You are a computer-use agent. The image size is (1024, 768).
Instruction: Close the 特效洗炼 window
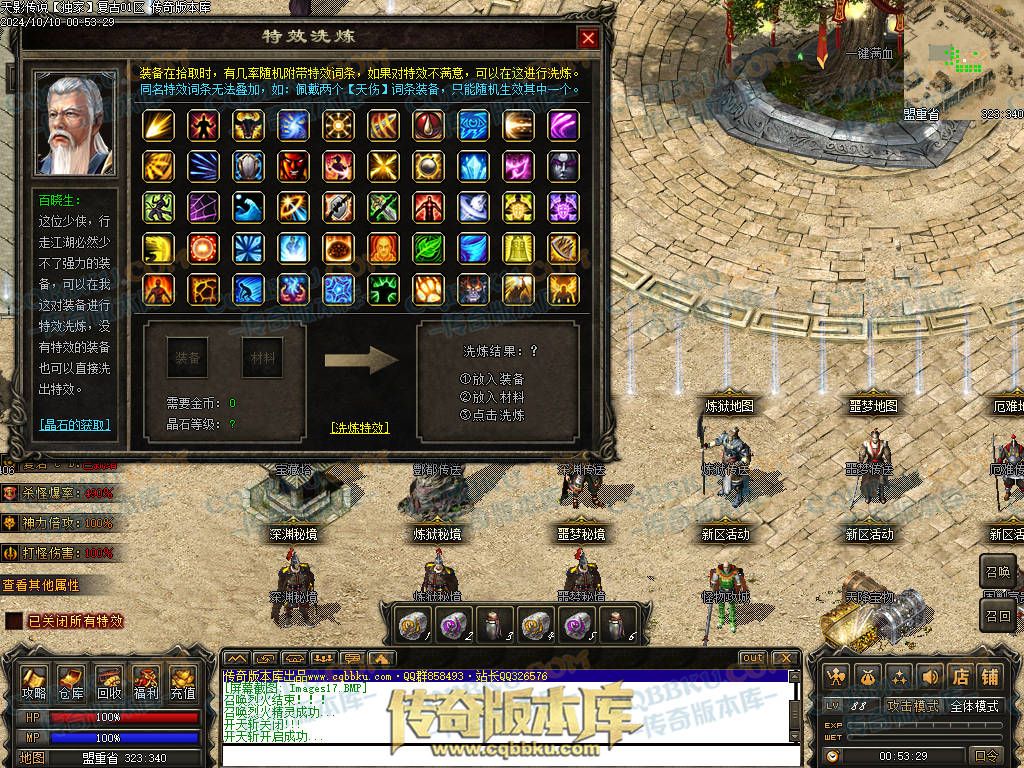[x=588, y=38]
